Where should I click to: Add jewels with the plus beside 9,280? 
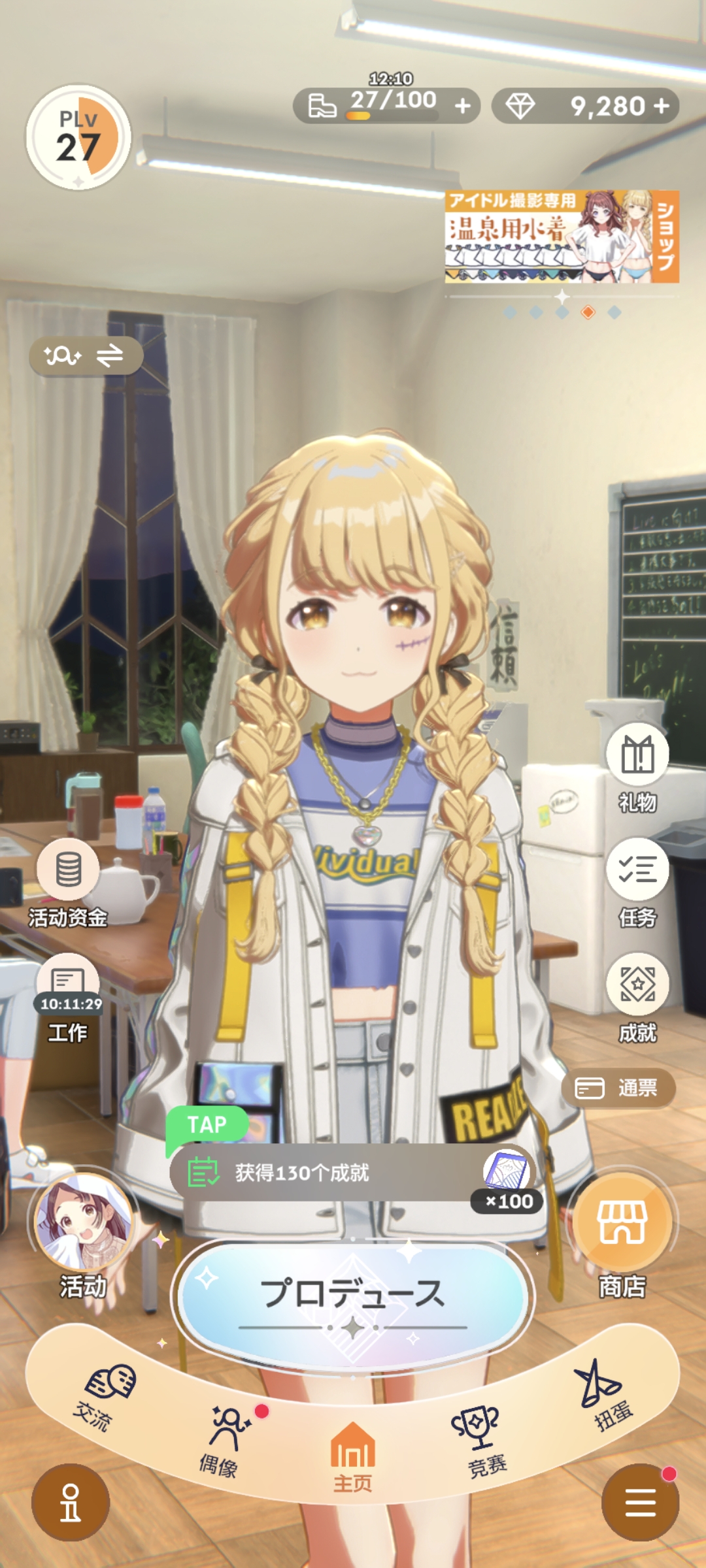[662, 105]
